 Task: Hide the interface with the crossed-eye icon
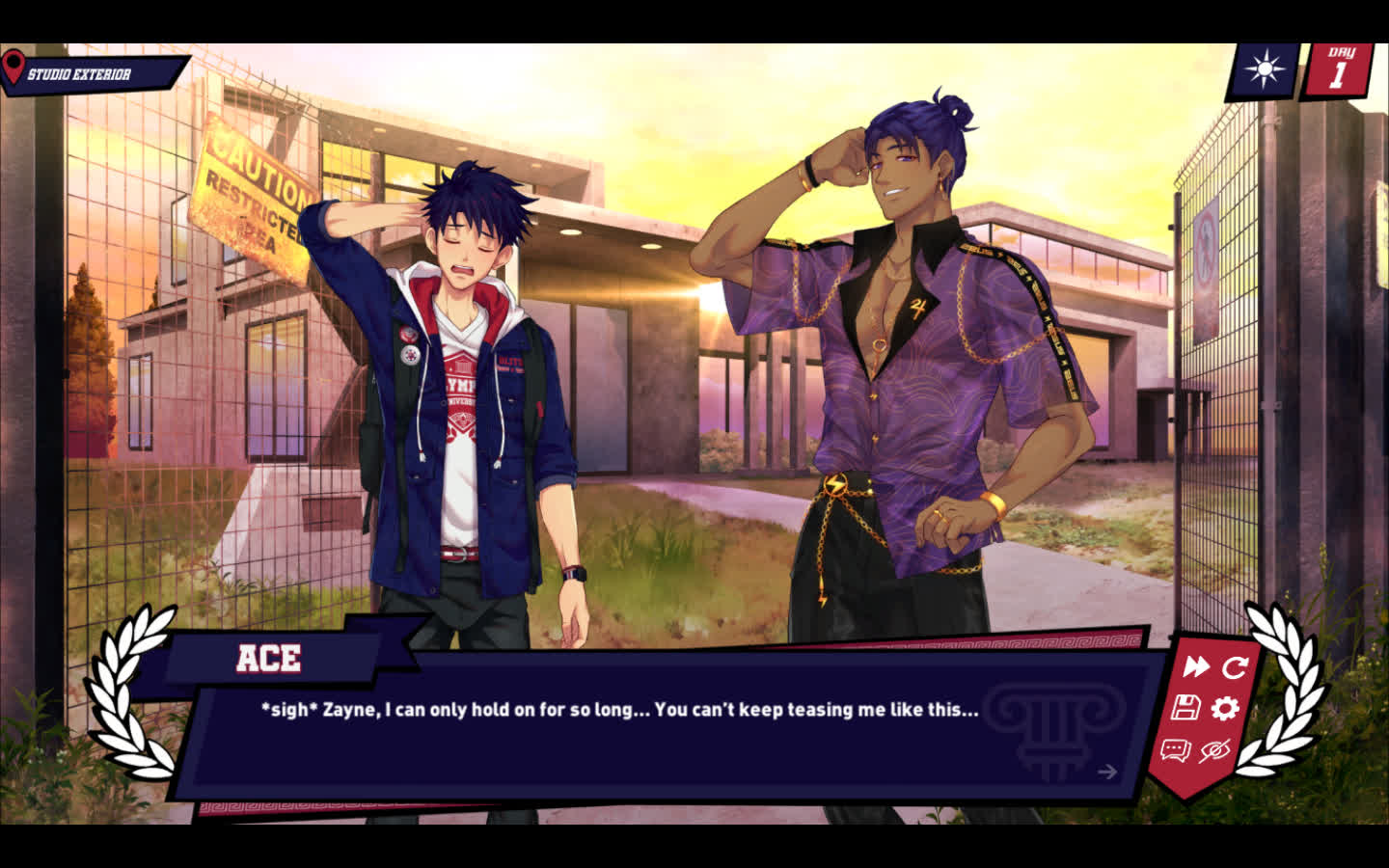pos(1215,750)
